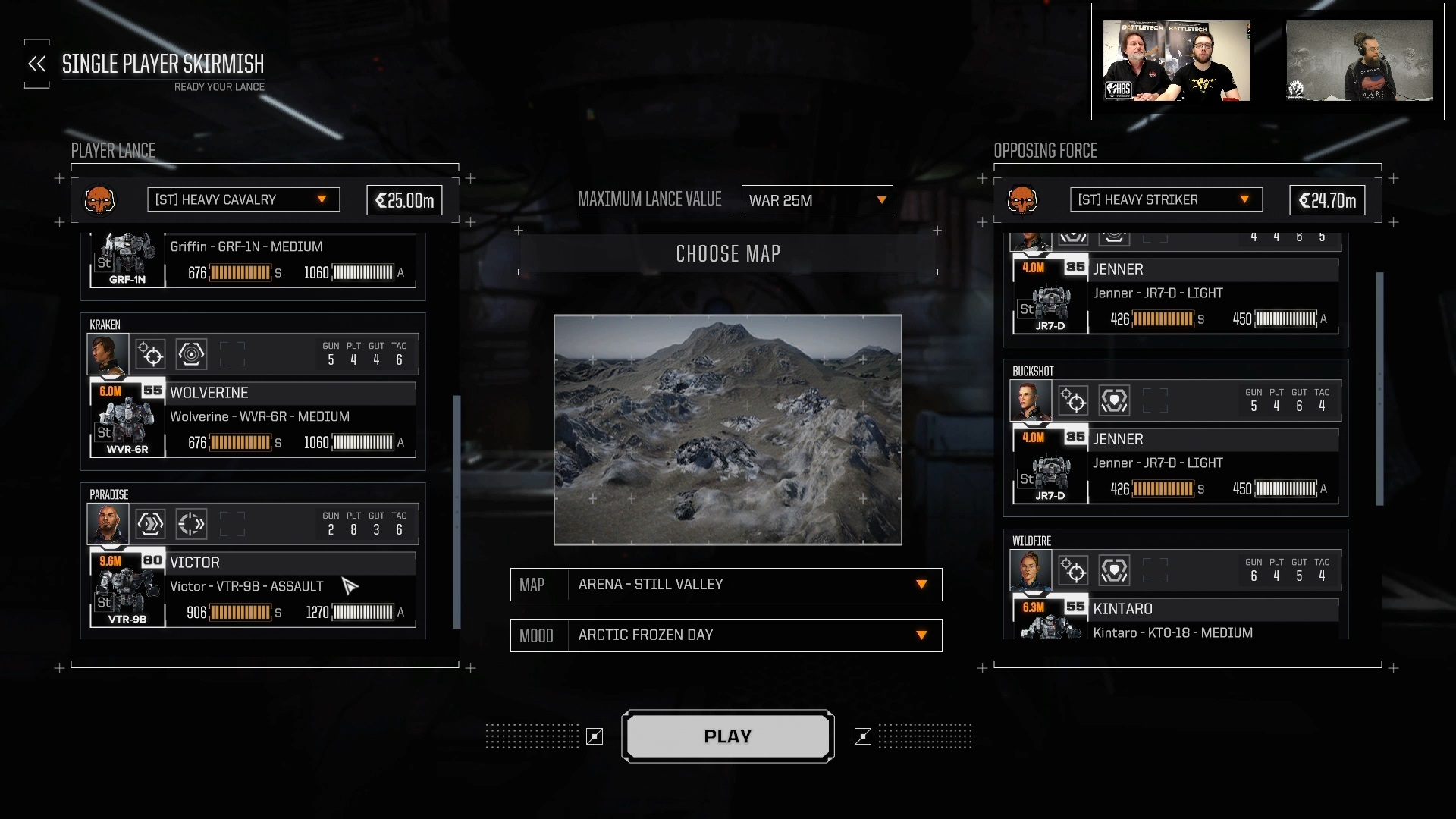Select Wildfire's crosshair ability icon
The image size is (1456, 819).
pyautogui.click(x=1074, y=570)
